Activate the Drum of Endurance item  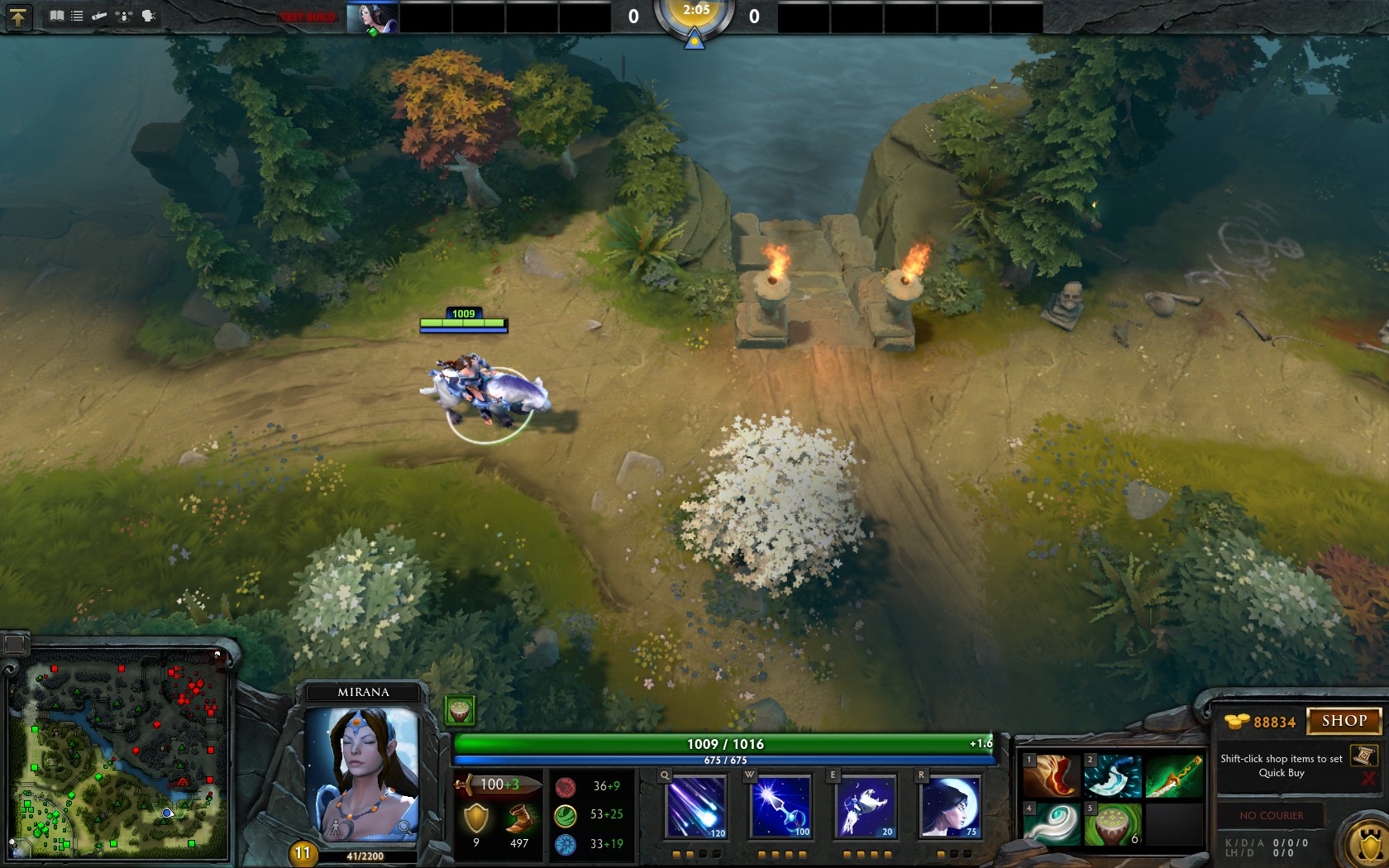pos(1113,824)
